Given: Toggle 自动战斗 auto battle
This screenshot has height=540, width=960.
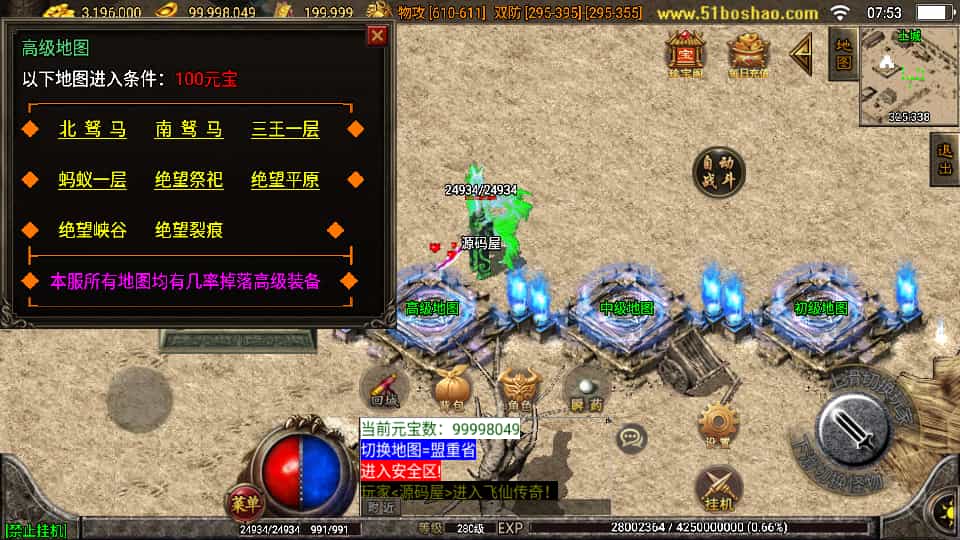Looking at the screenshot, I should [719, 173].
